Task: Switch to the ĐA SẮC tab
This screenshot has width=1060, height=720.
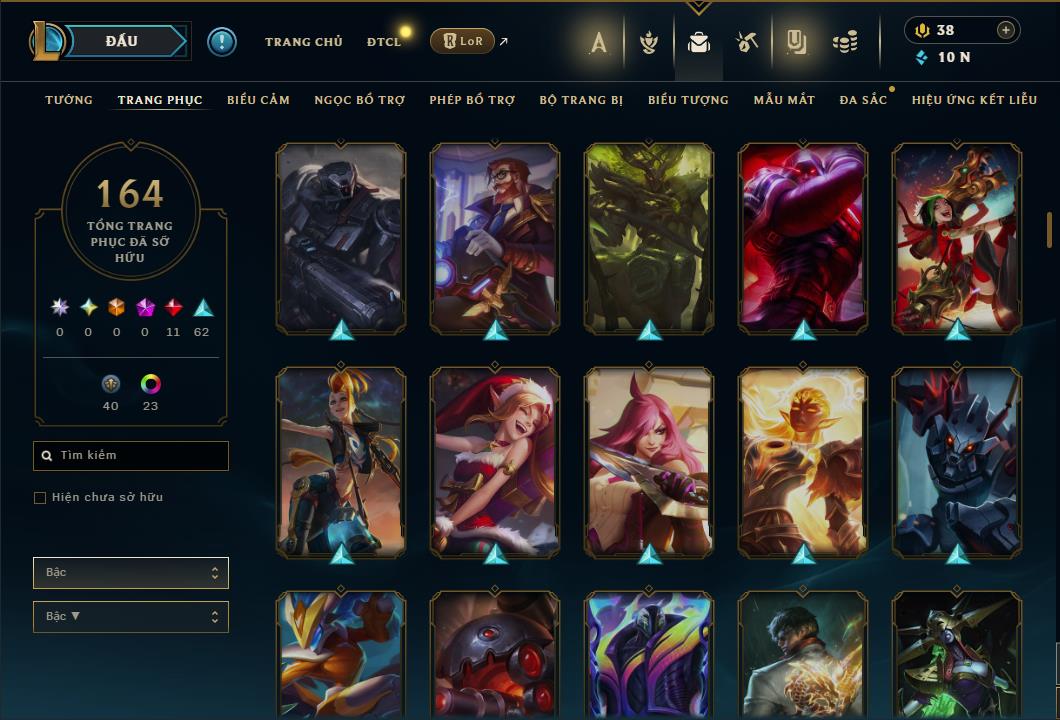Action: click(x=863, y=100)
